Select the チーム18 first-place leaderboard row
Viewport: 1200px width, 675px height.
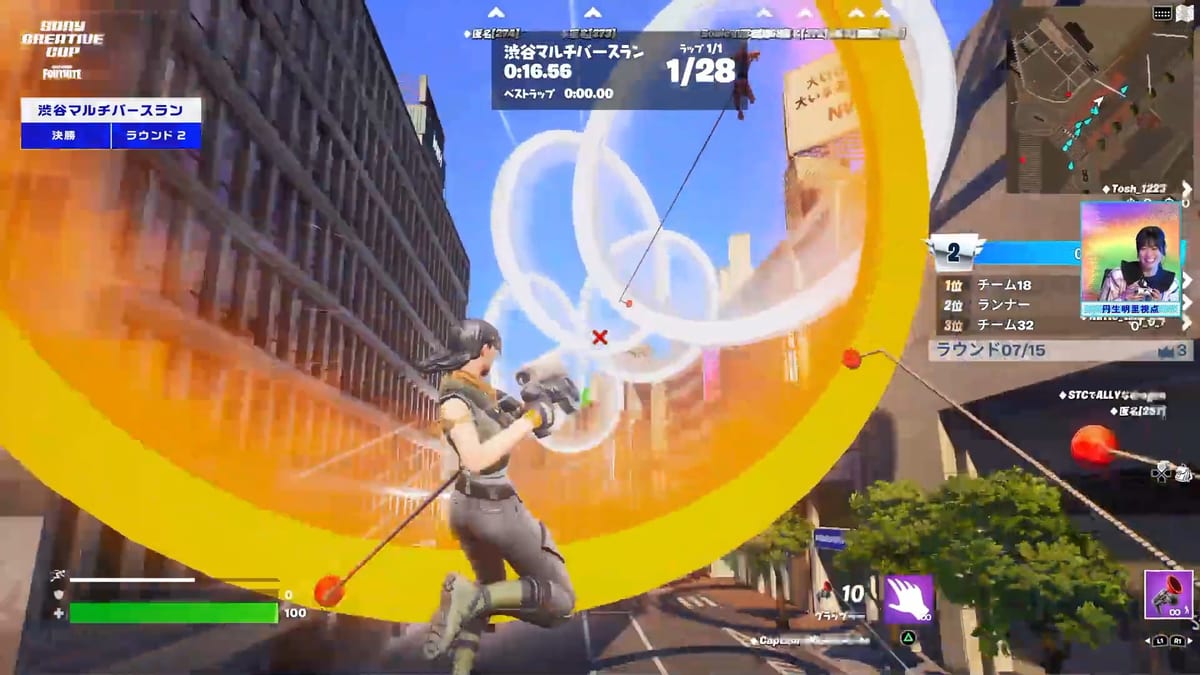coord(1005,285)
